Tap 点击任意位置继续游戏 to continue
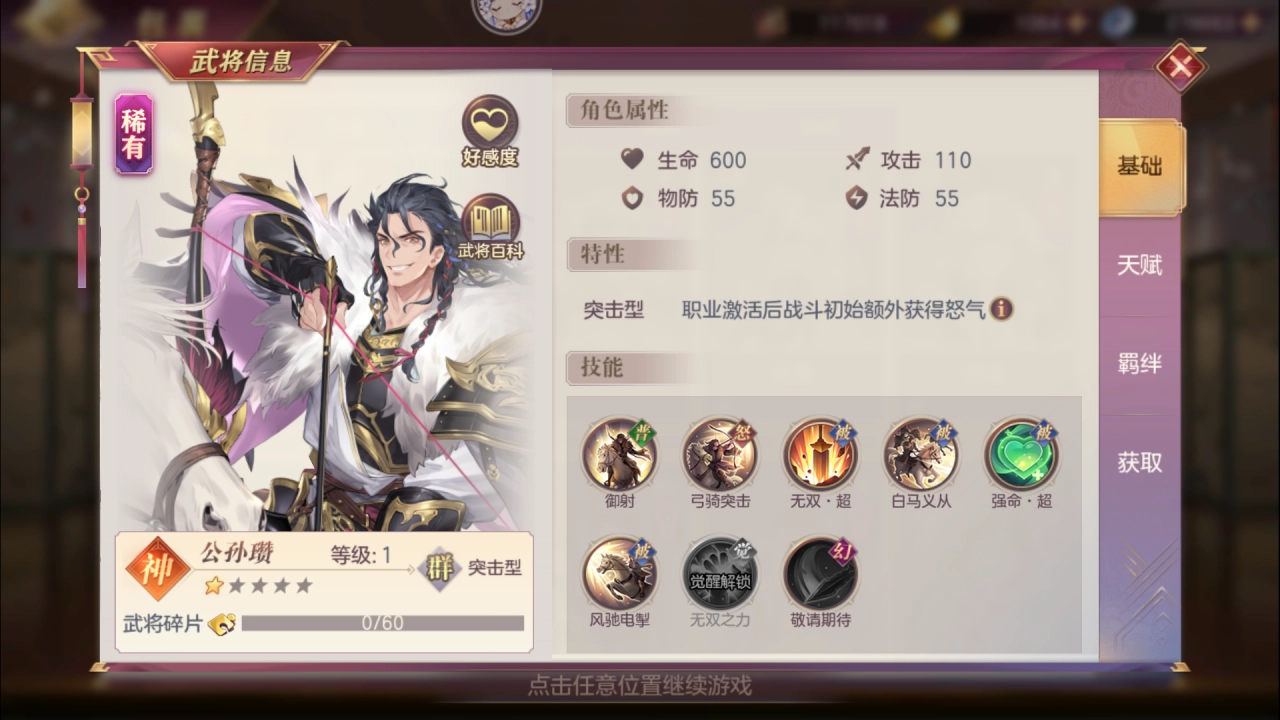This screenshot has width=1280, height=720. click(x=640, y=686)
